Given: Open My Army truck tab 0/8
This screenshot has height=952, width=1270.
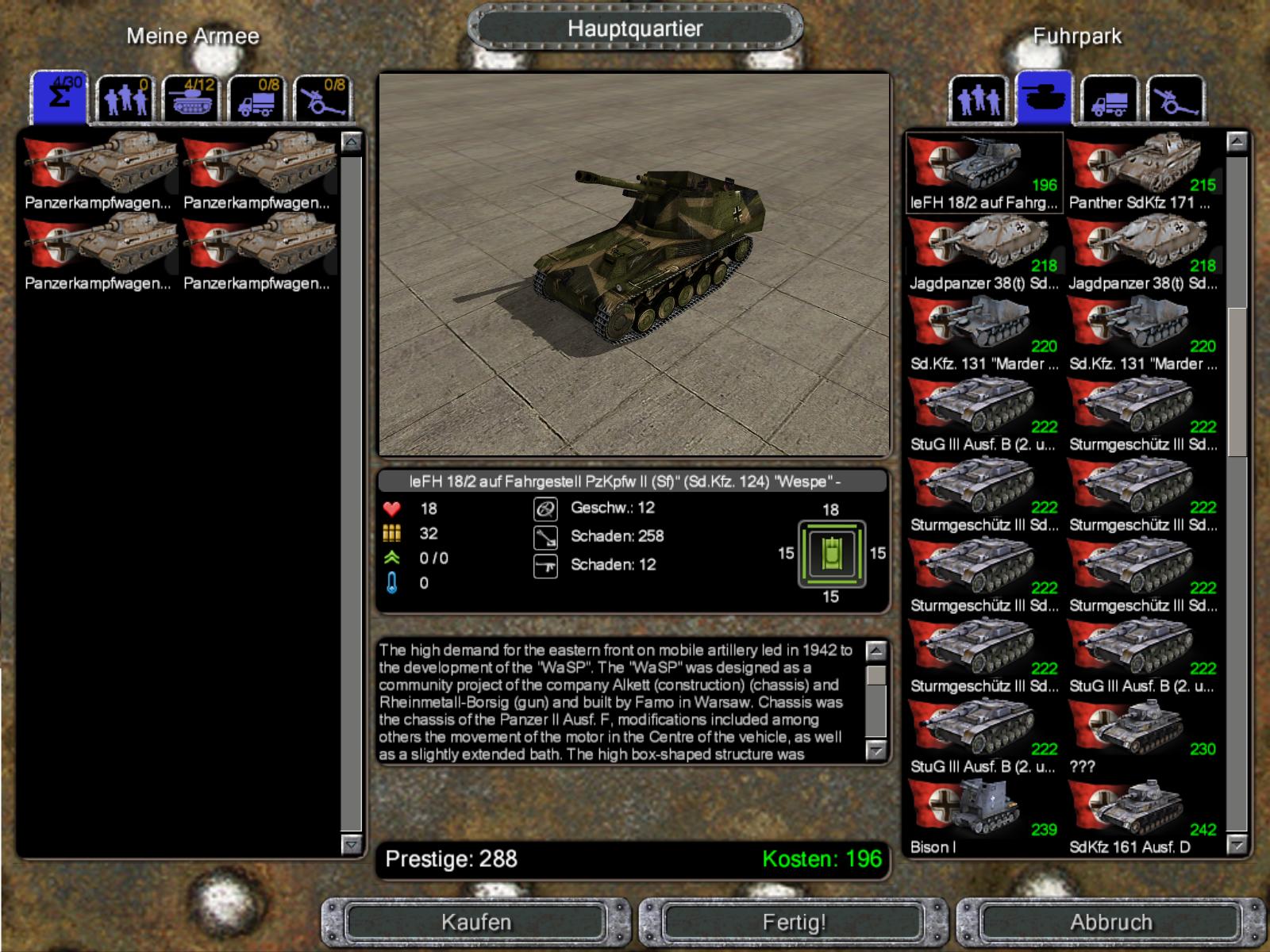Looking at the screenshot, I should 256,100.
